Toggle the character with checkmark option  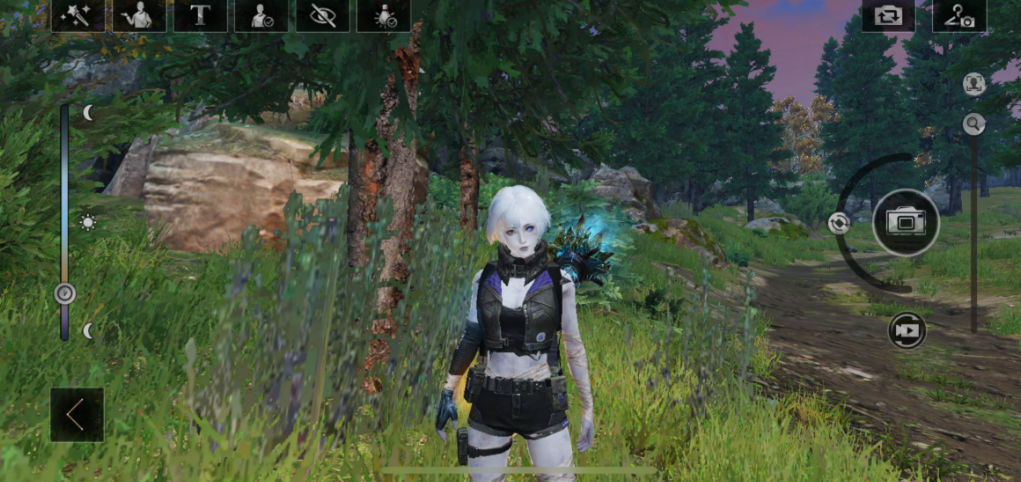pyautogui.click(x=262, y=15)
